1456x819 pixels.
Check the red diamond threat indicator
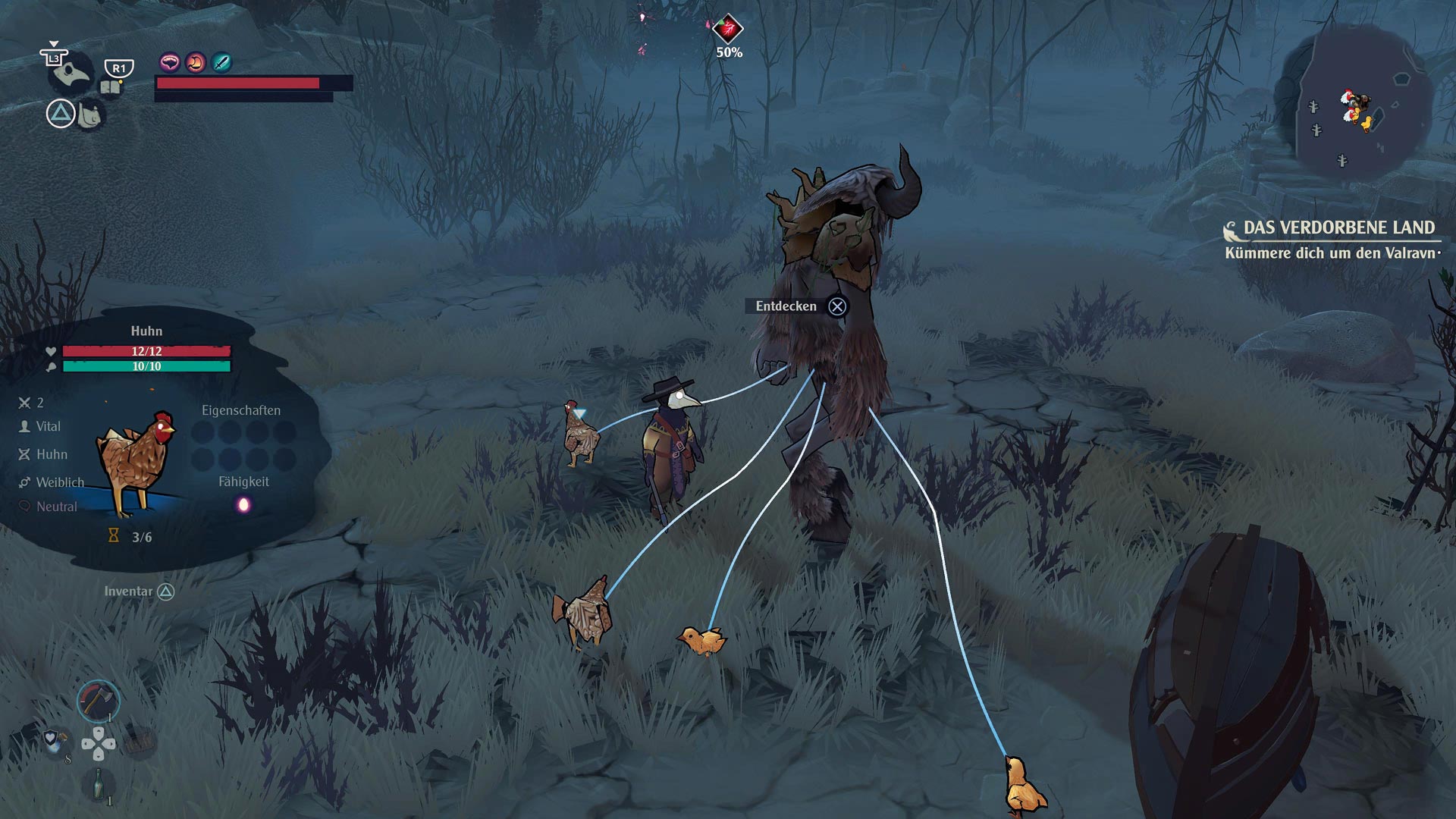(728, 30)
